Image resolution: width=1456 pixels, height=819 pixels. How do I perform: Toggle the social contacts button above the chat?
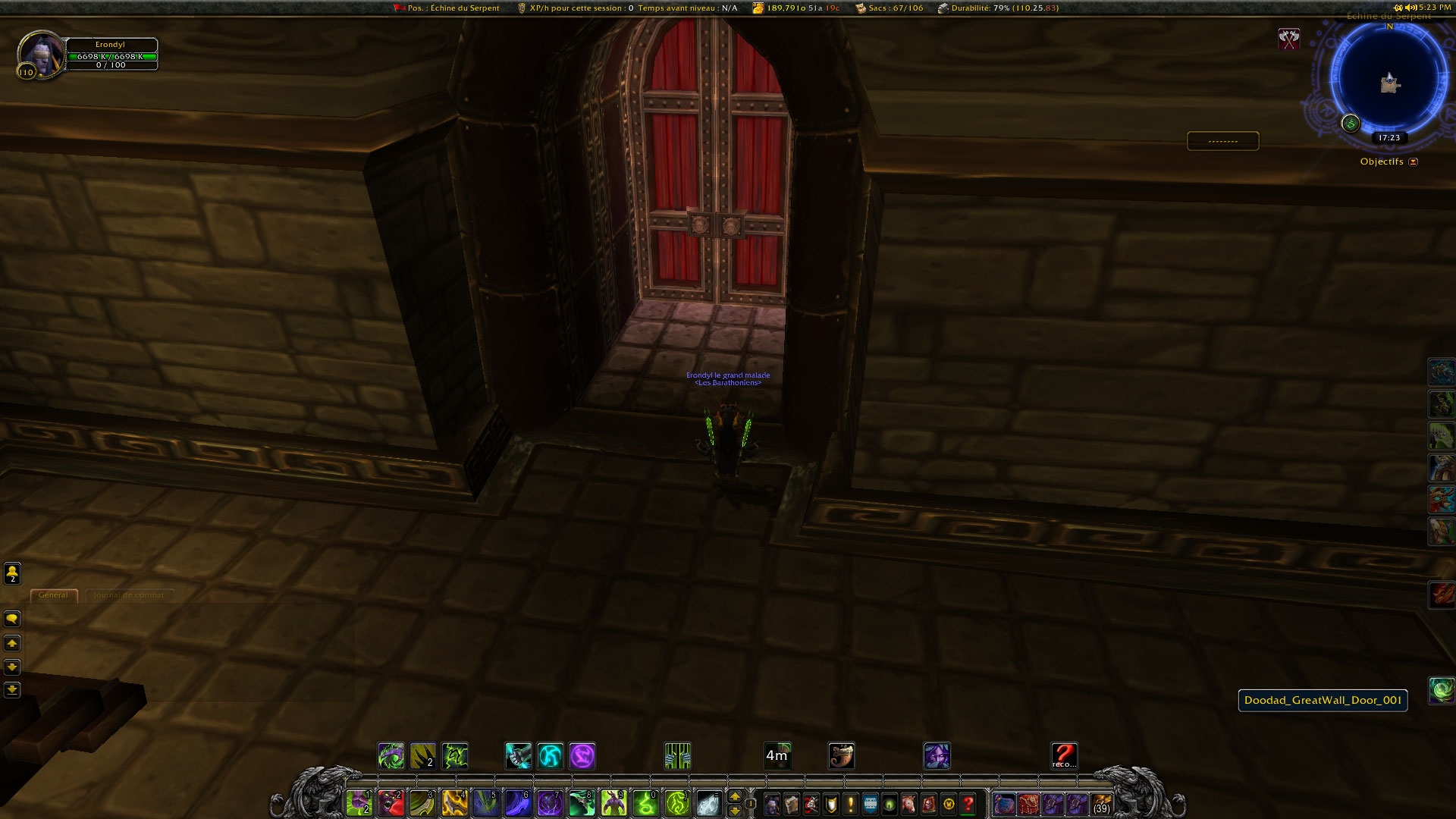[x=11, y=573]
